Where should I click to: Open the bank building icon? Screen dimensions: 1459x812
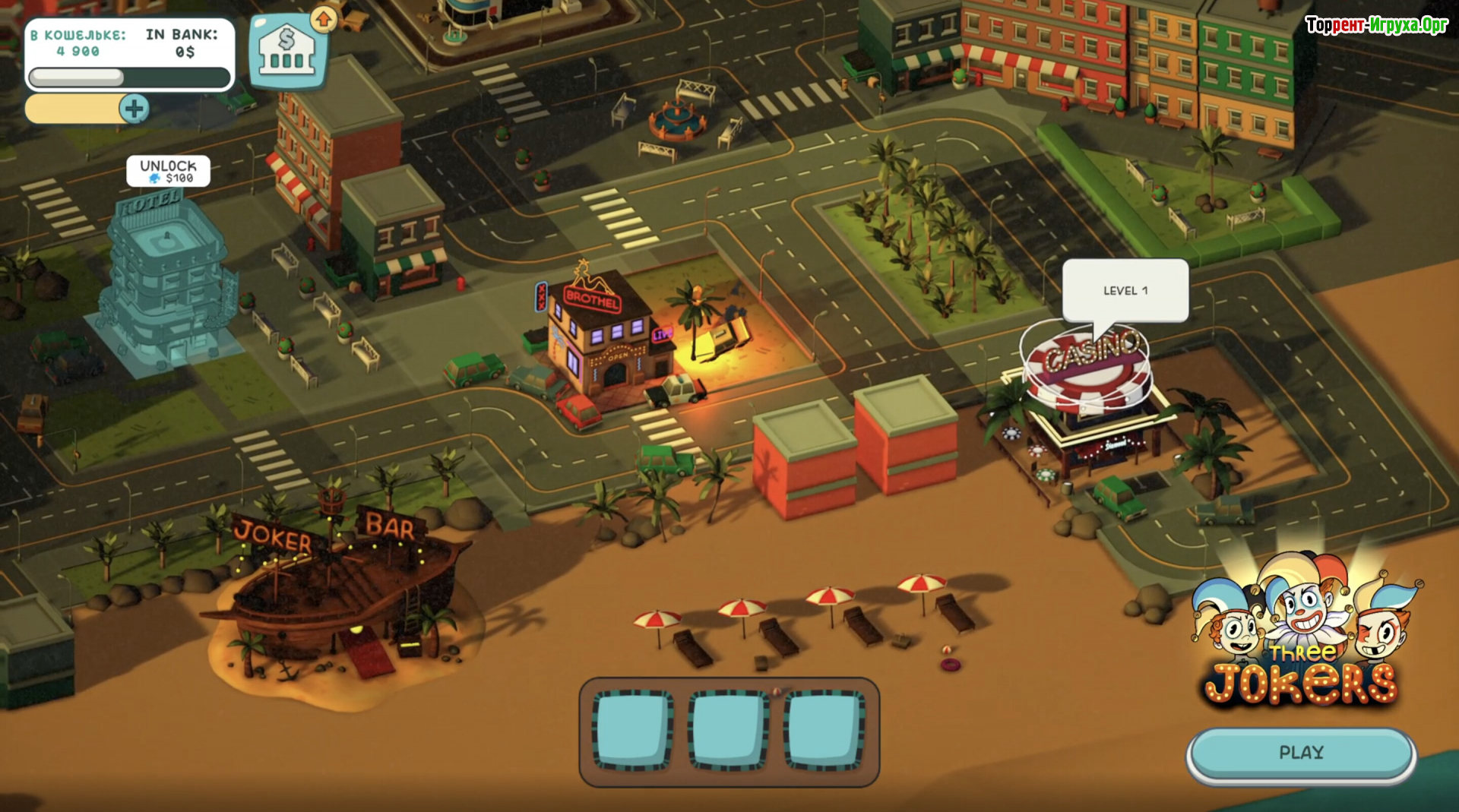tap(287, 52)
